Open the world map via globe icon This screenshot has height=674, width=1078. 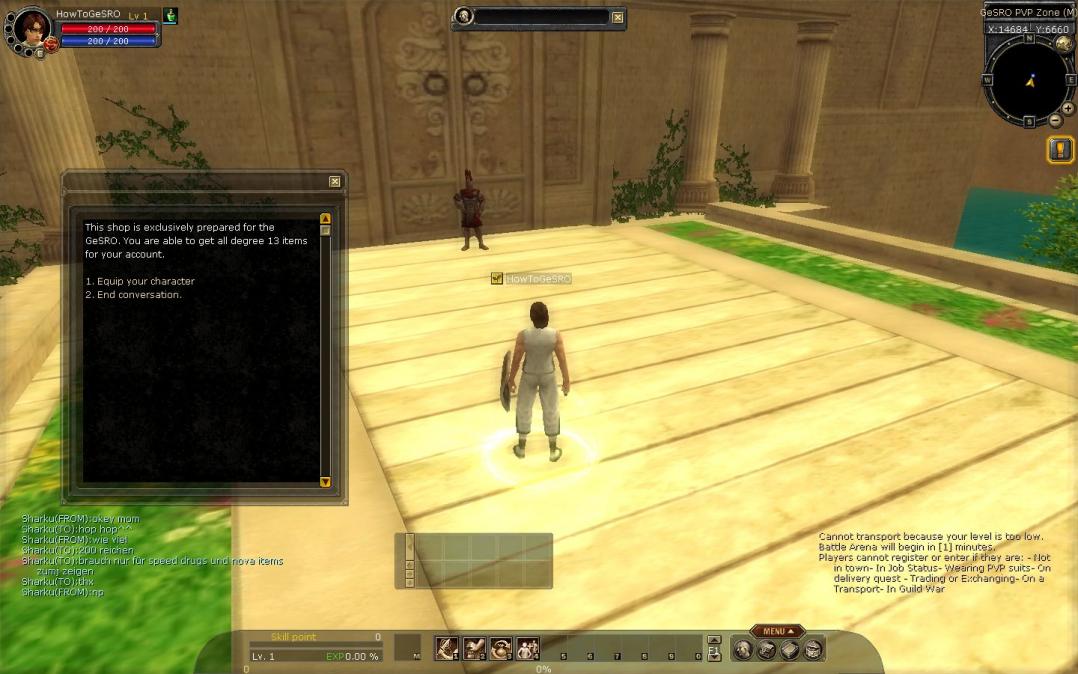point(1063,45)
